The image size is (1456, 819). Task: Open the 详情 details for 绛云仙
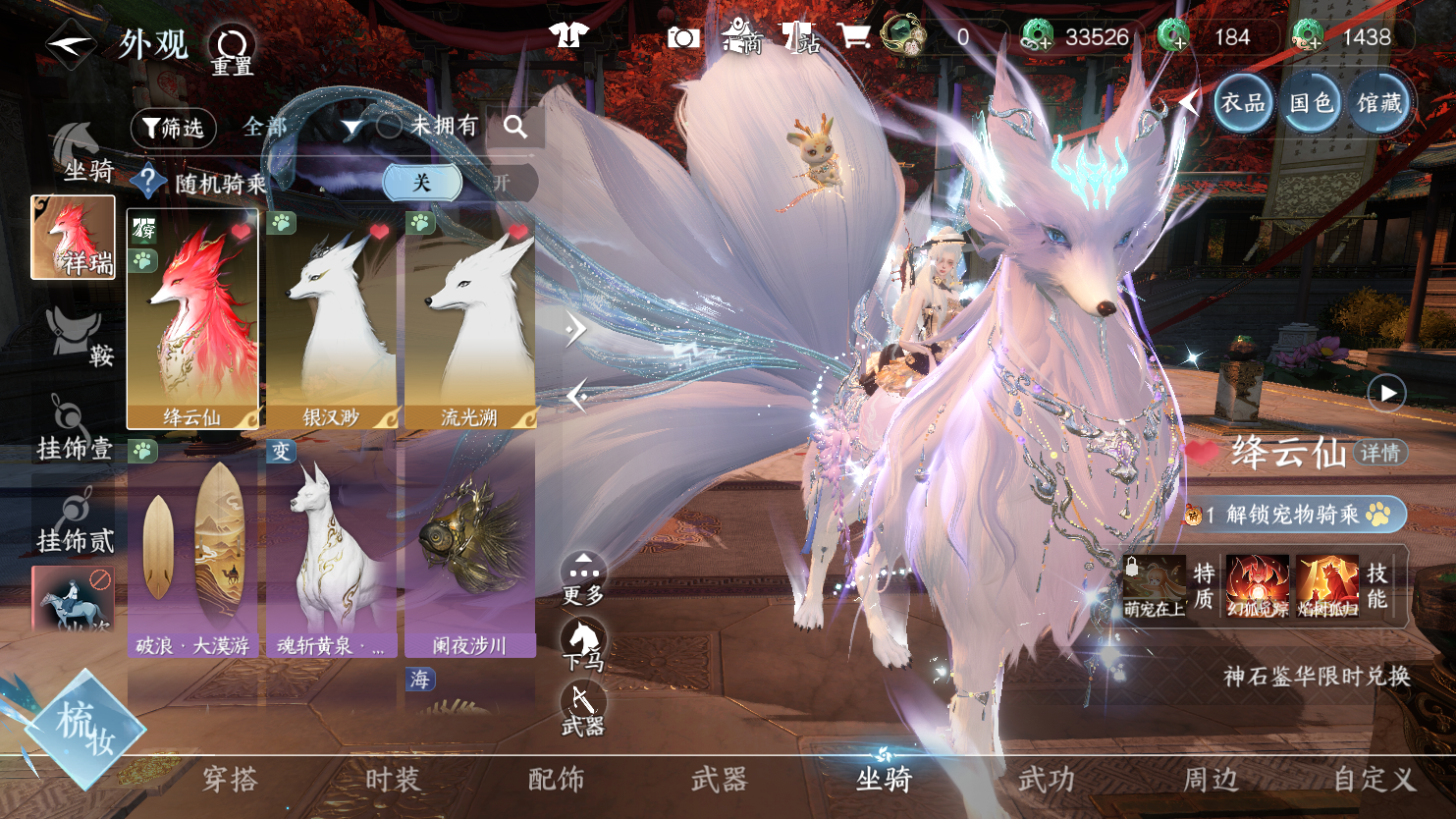click(1380, 453)
